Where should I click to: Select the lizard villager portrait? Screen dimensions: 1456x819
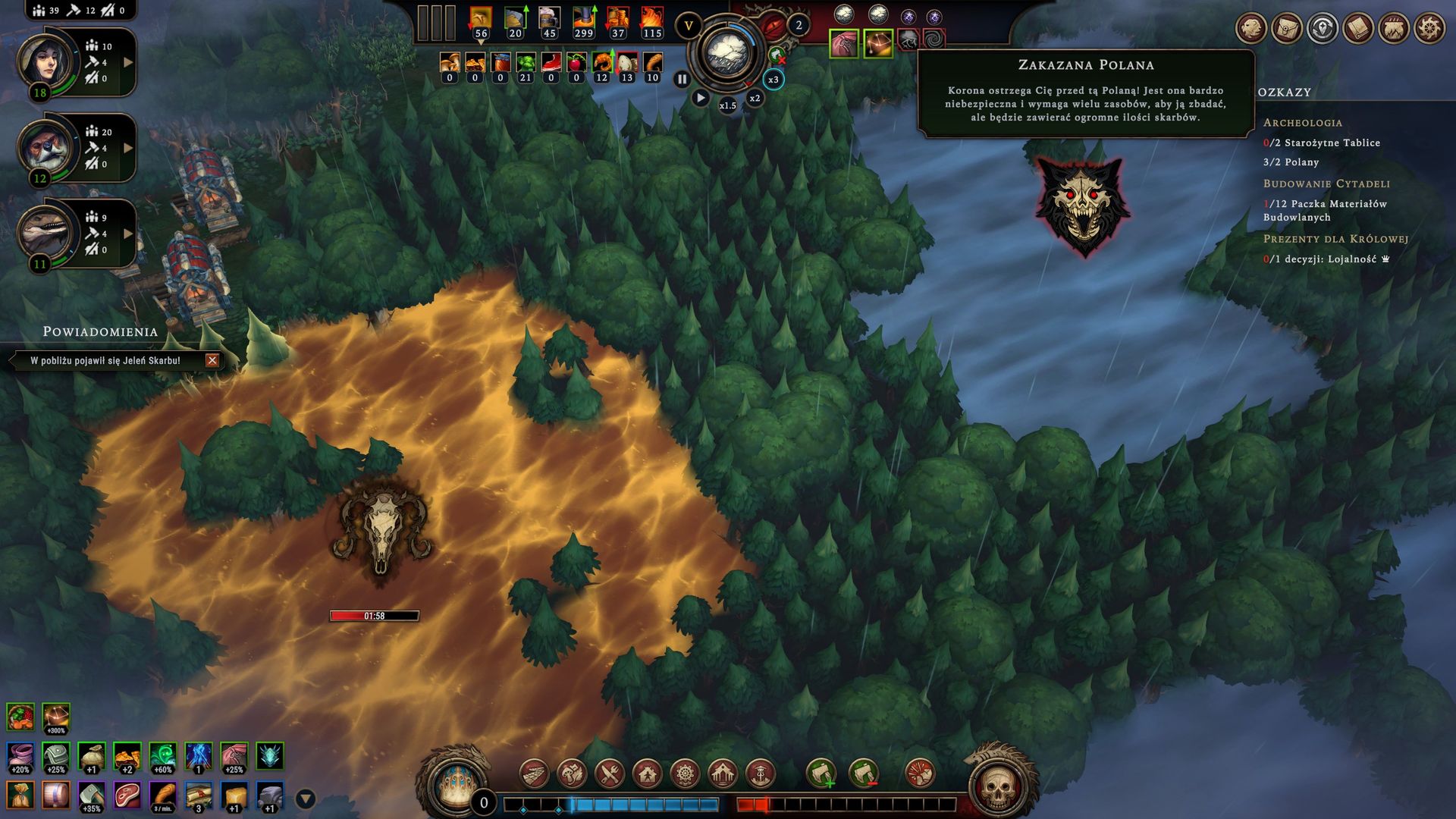point(47,231)
